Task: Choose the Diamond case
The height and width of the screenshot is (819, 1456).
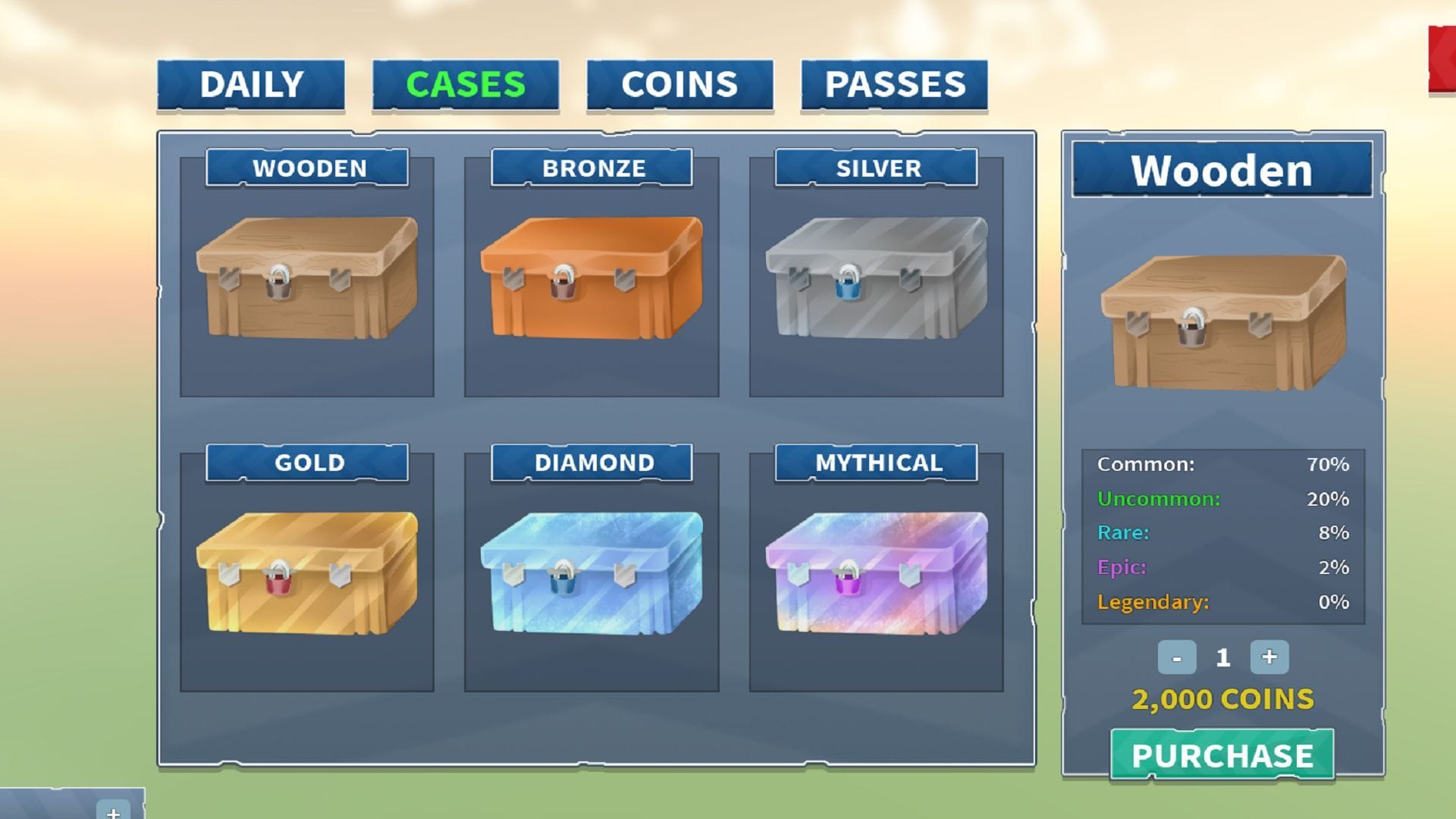Action: (x=591, y=584)
